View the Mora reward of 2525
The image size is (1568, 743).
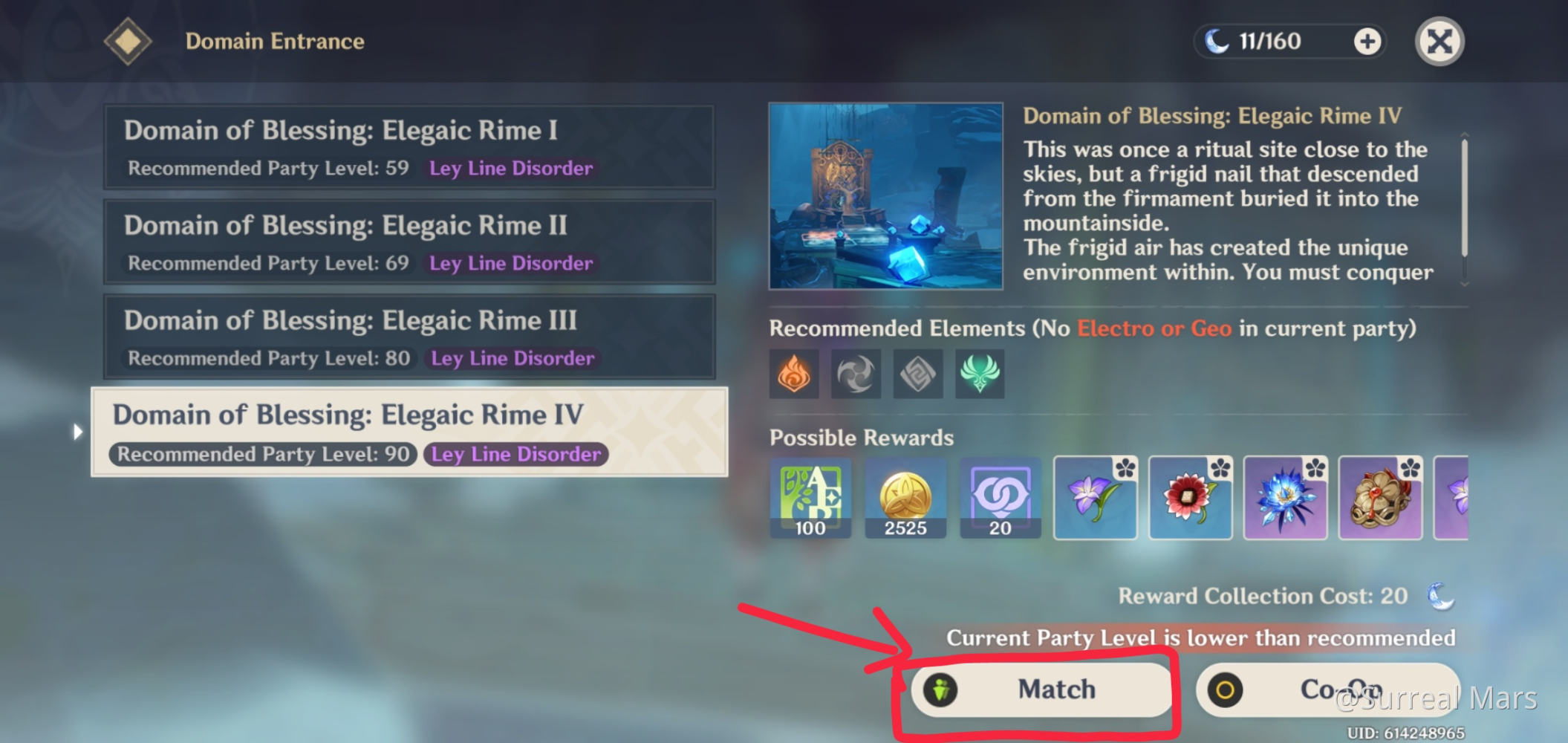point(905,497)
